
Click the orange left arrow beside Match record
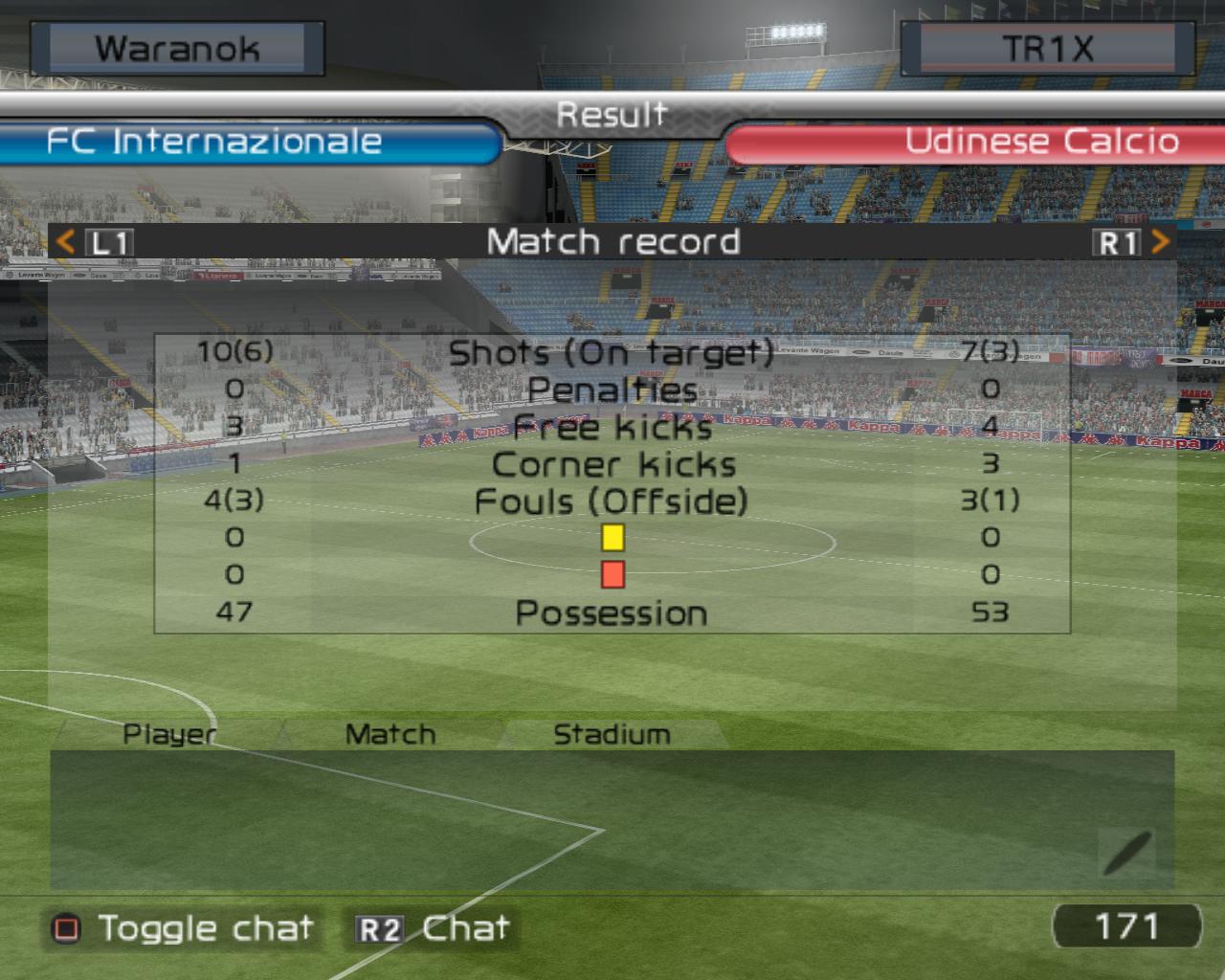[65, 241]
